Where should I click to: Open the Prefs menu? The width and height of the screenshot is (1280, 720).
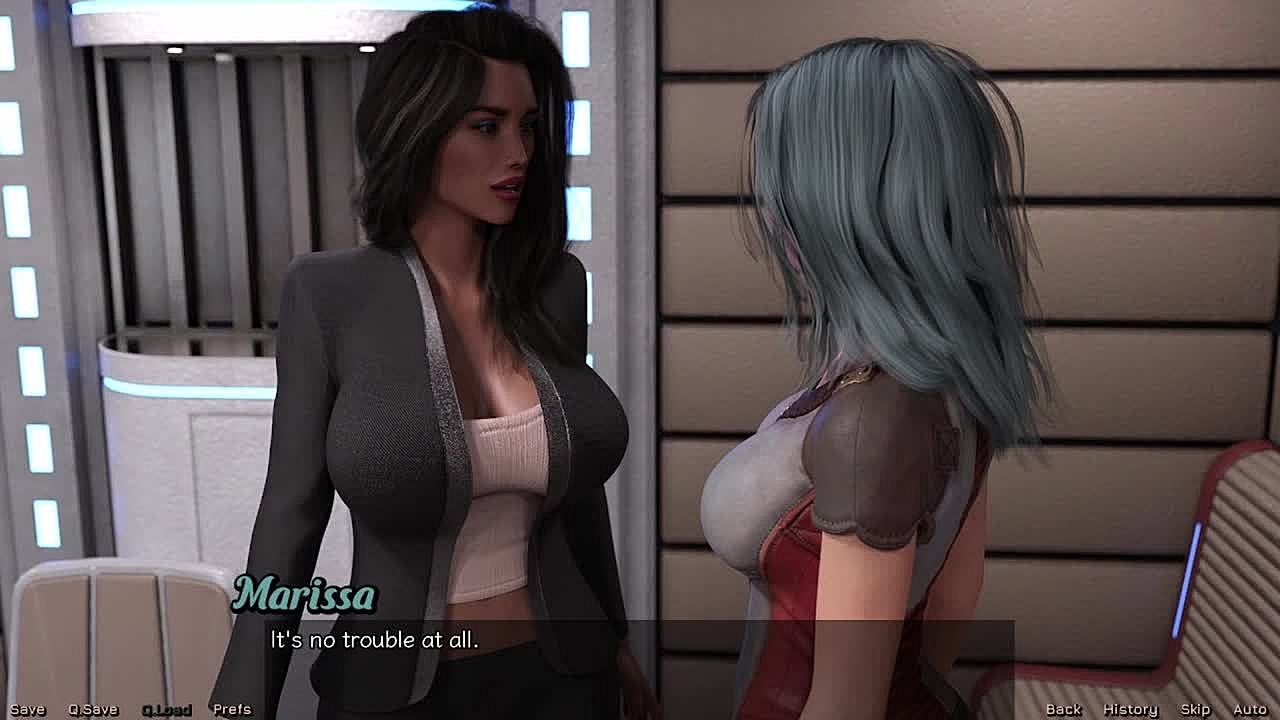tap(232, 709)
